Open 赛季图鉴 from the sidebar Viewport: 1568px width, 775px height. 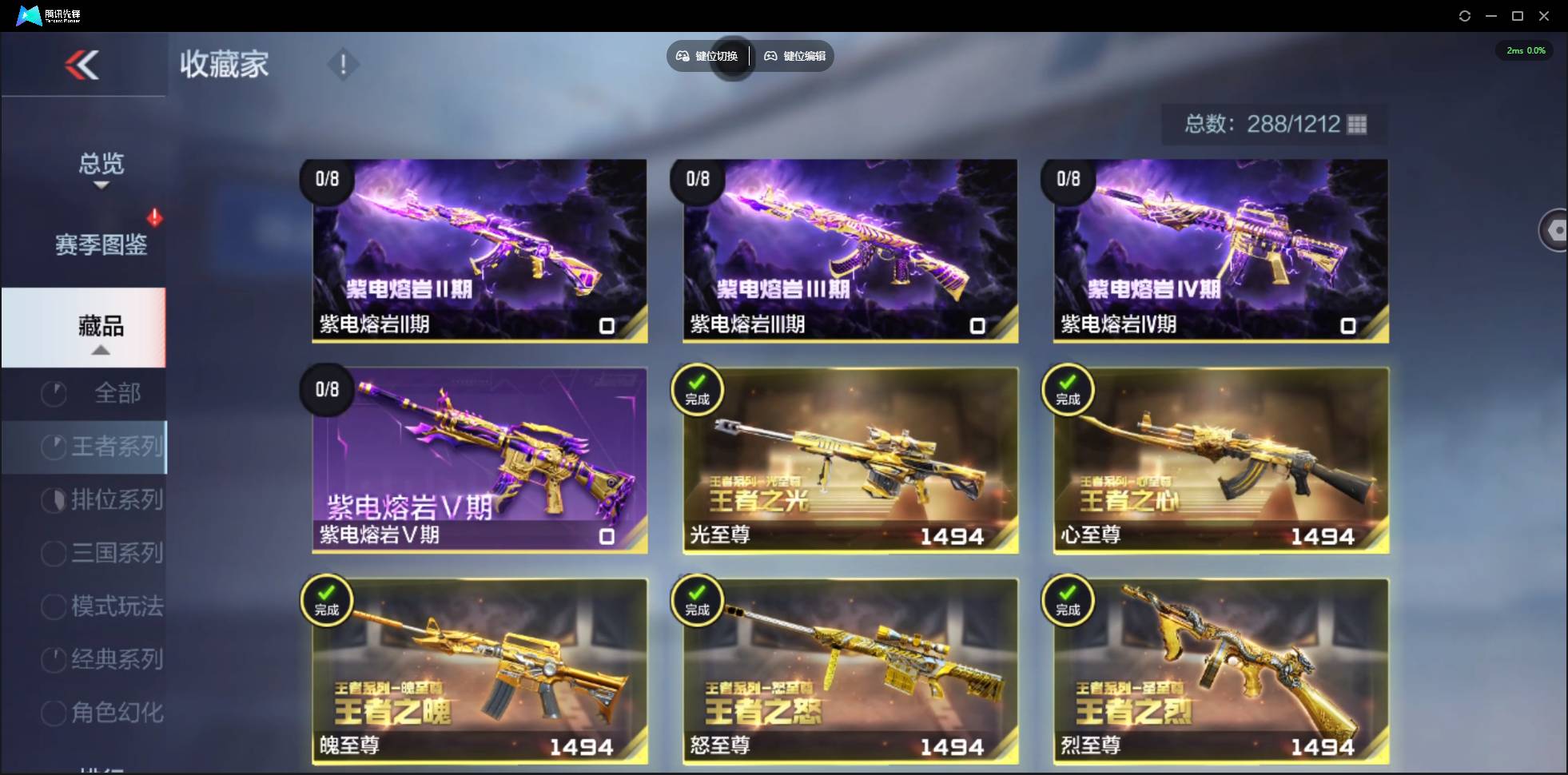[x=101, y=246]
